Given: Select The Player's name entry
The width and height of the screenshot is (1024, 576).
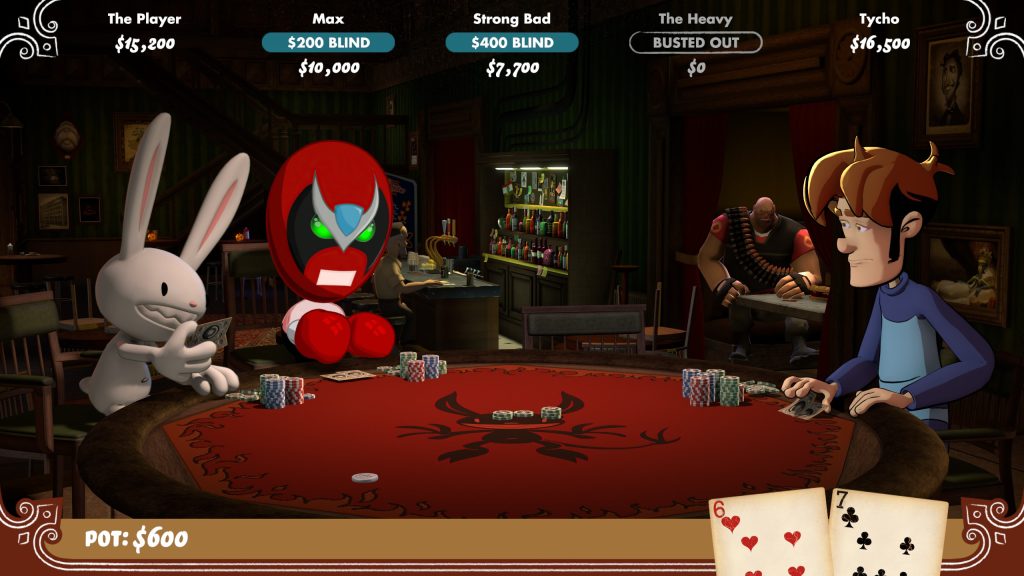Looking at the screenshot, I should [145, 19].
